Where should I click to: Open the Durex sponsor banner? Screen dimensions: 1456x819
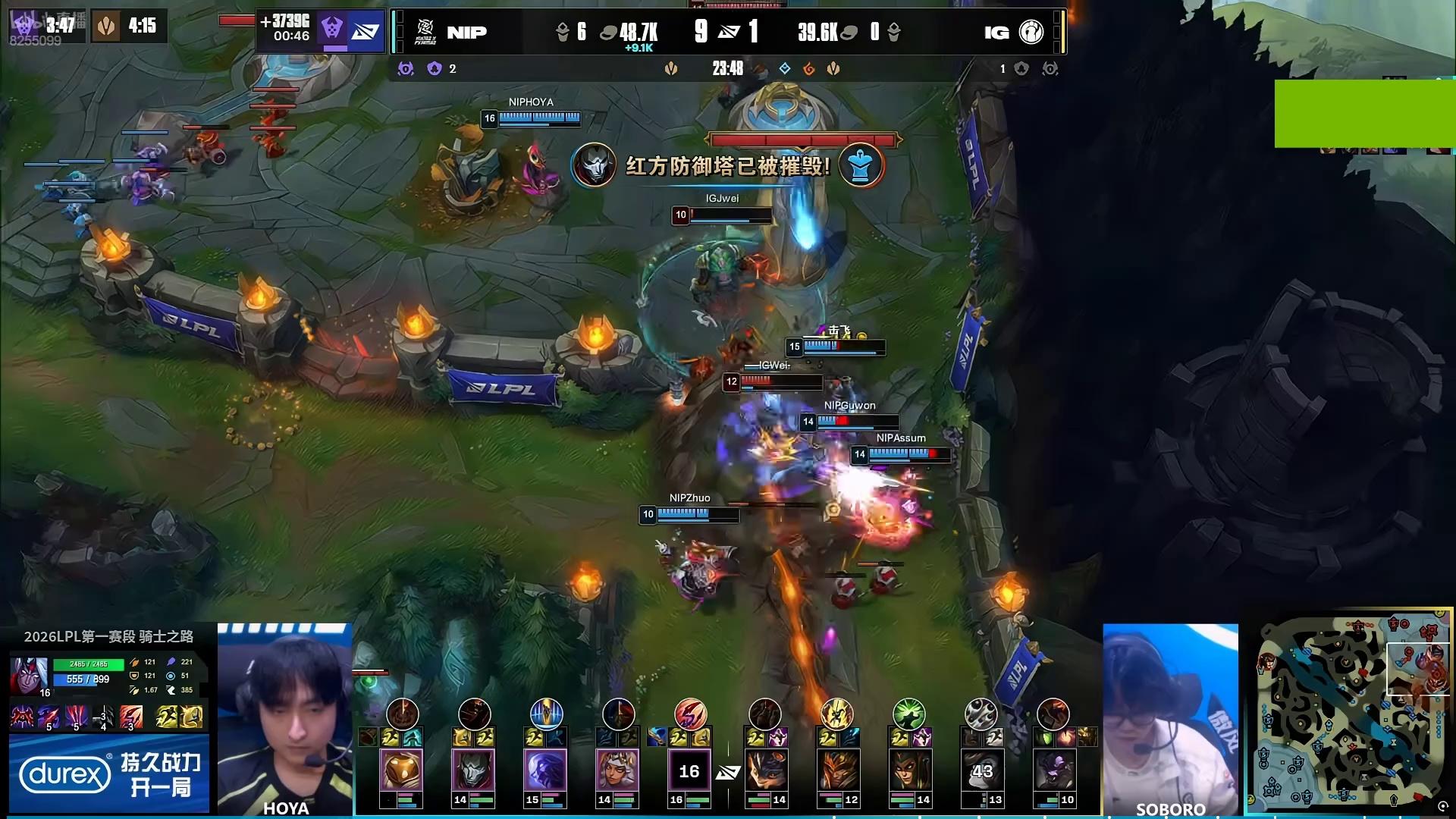pyautogui.click(x=109, y=774)
